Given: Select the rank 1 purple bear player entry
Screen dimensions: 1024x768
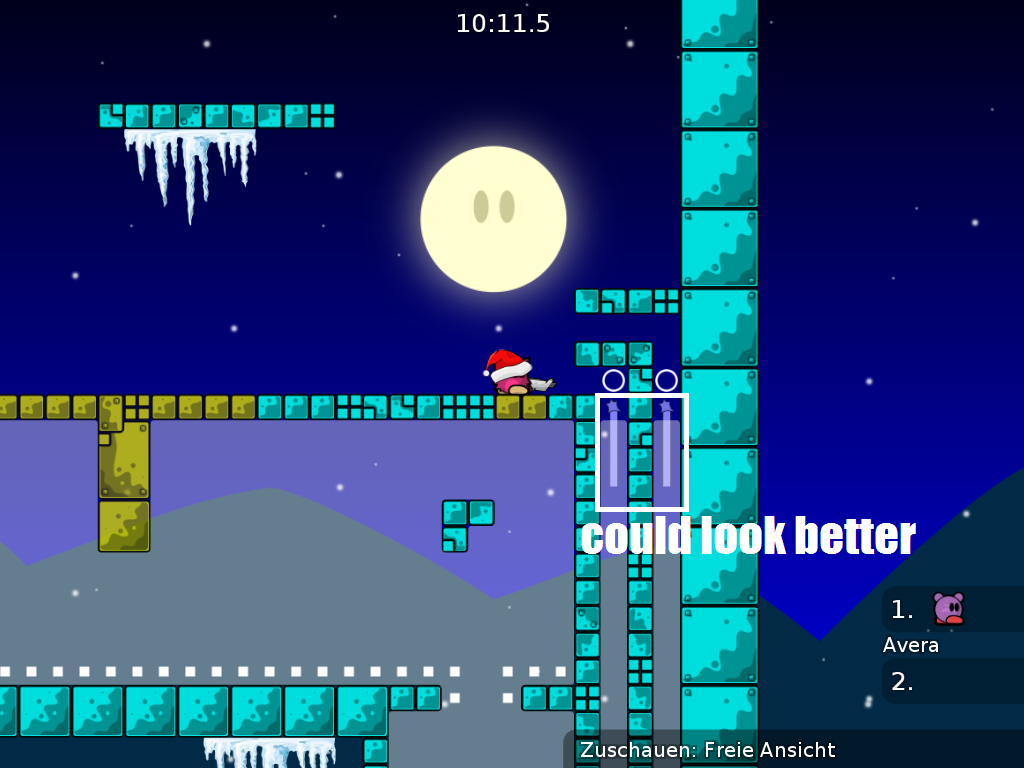Looking at the screenshot, I should pyautogui.click(x=948, y=609).
